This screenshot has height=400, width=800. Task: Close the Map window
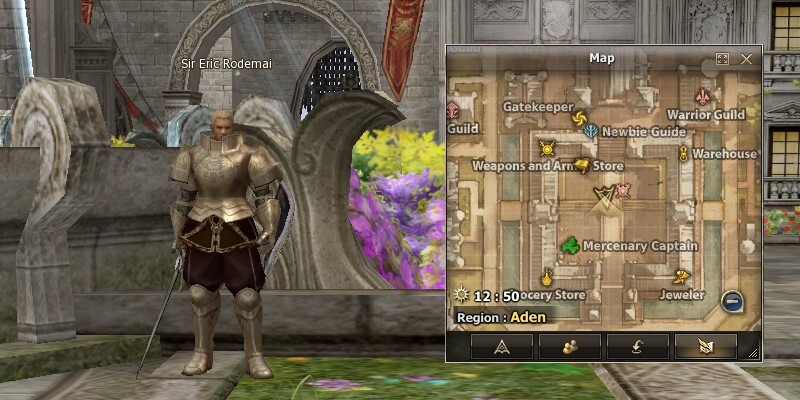(746, 59)
